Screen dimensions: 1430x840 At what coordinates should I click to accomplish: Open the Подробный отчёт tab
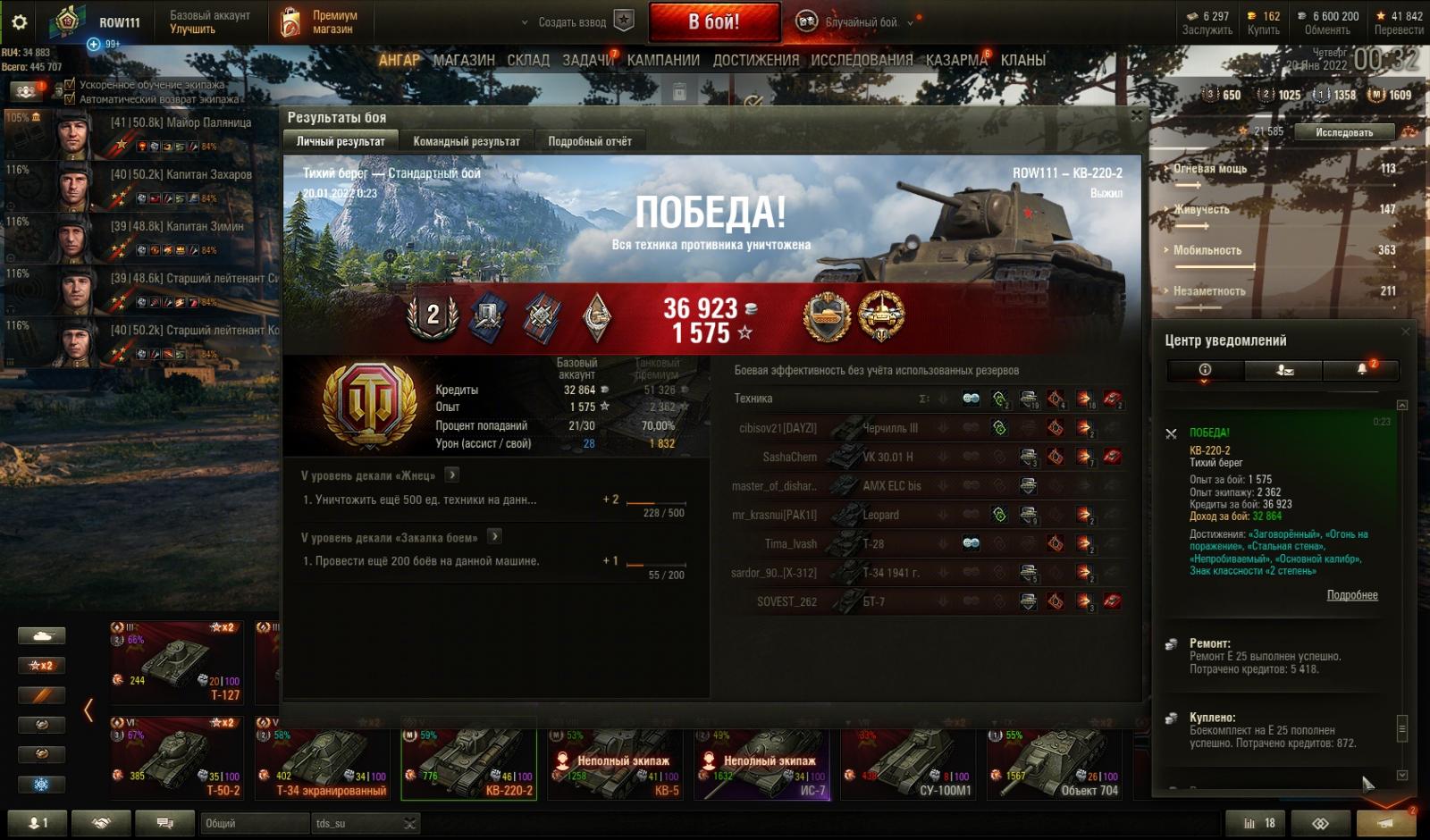590,141
